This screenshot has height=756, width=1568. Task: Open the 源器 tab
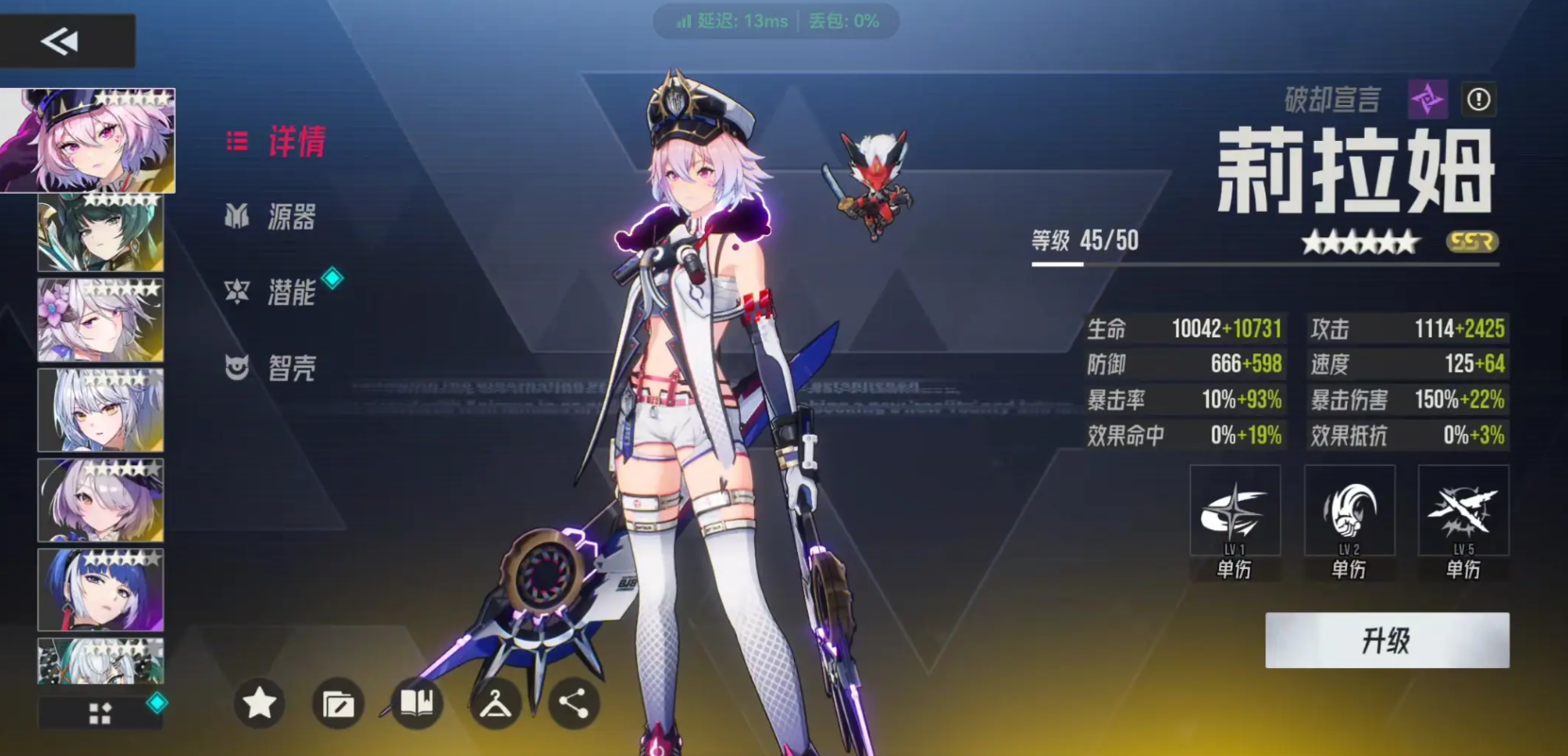pyautogui.click(x=272, y=217)
